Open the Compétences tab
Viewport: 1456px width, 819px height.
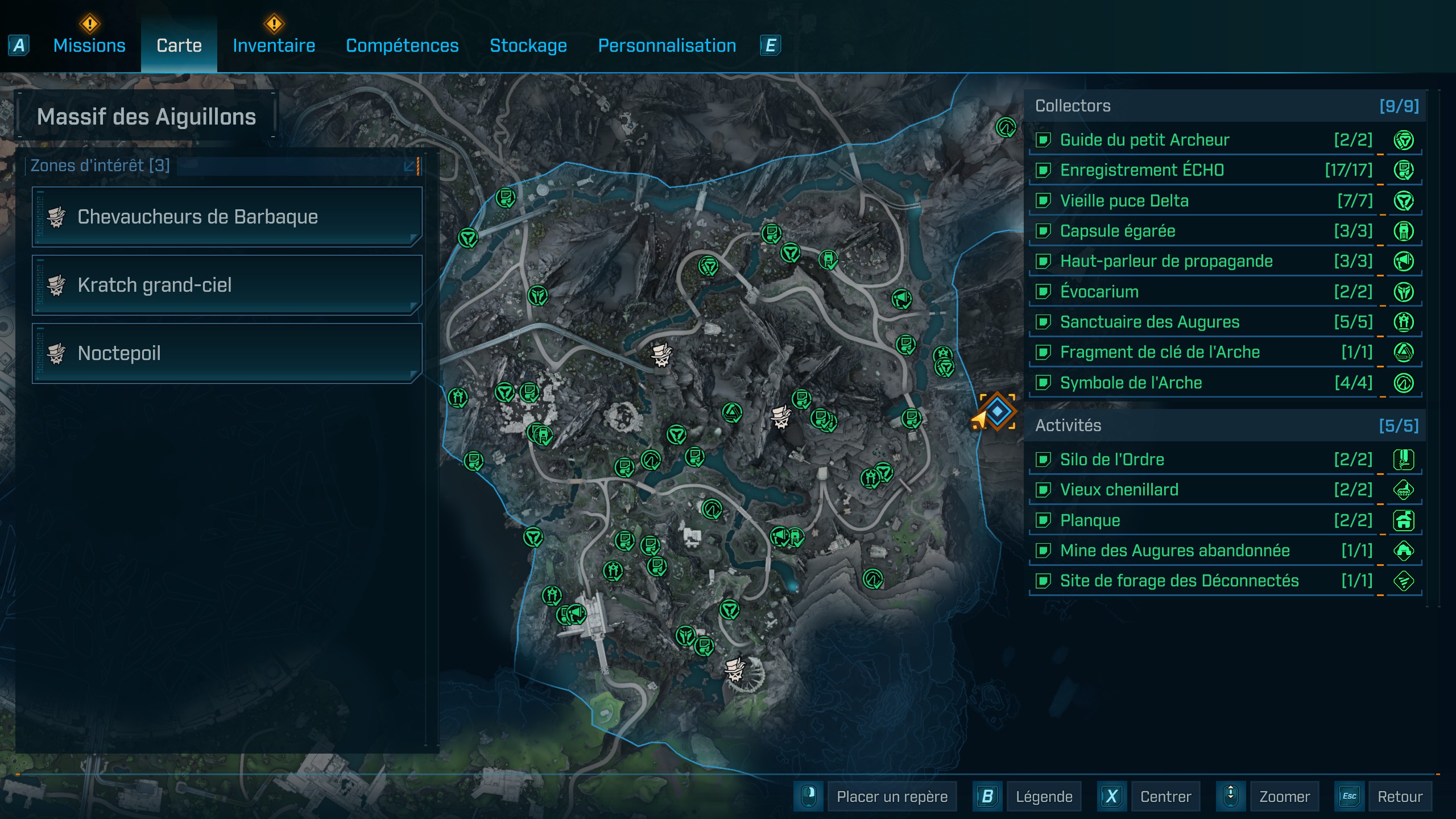point(402,45)
